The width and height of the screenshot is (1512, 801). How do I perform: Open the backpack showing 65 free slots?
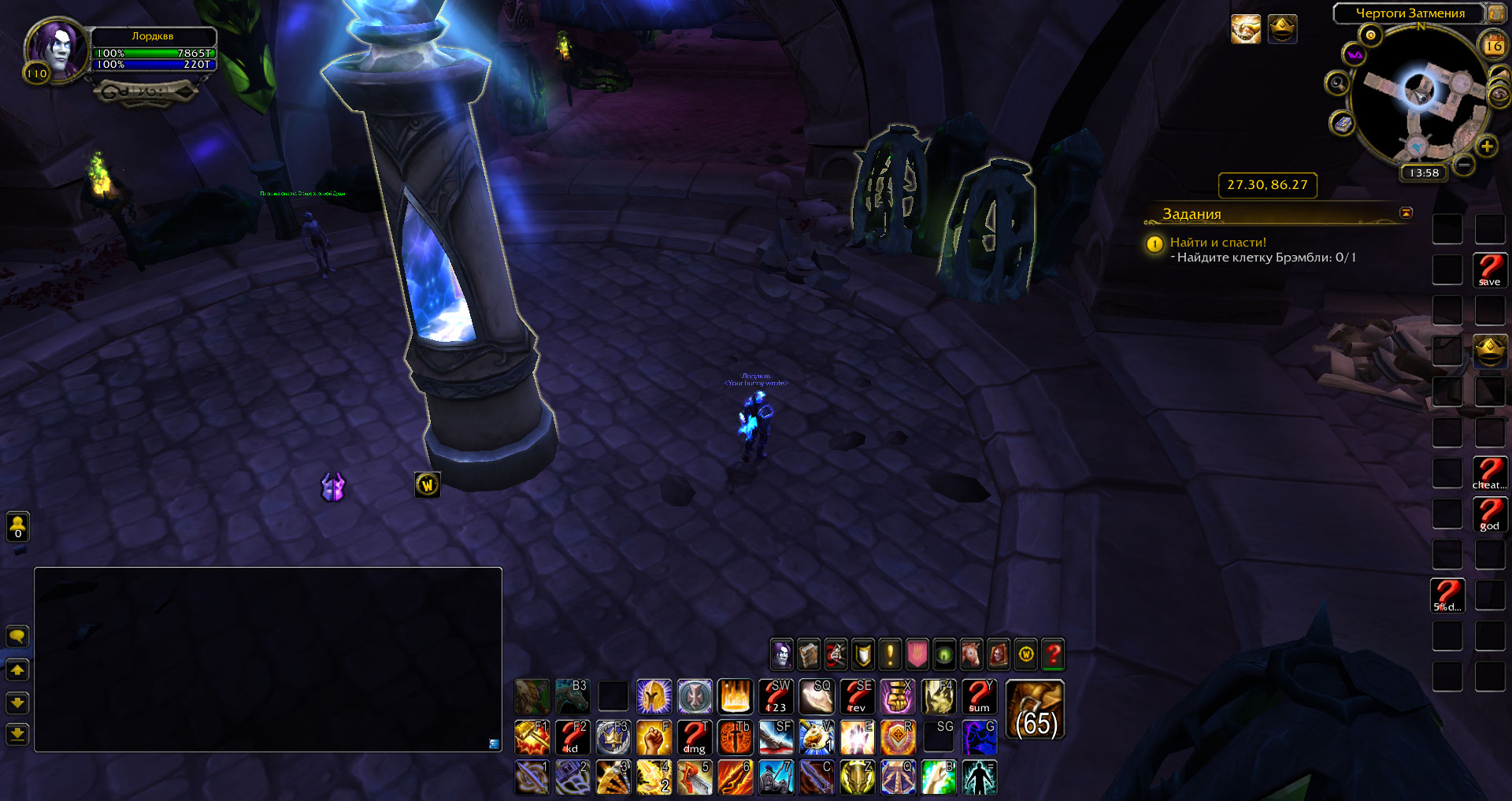point(1035,710)
